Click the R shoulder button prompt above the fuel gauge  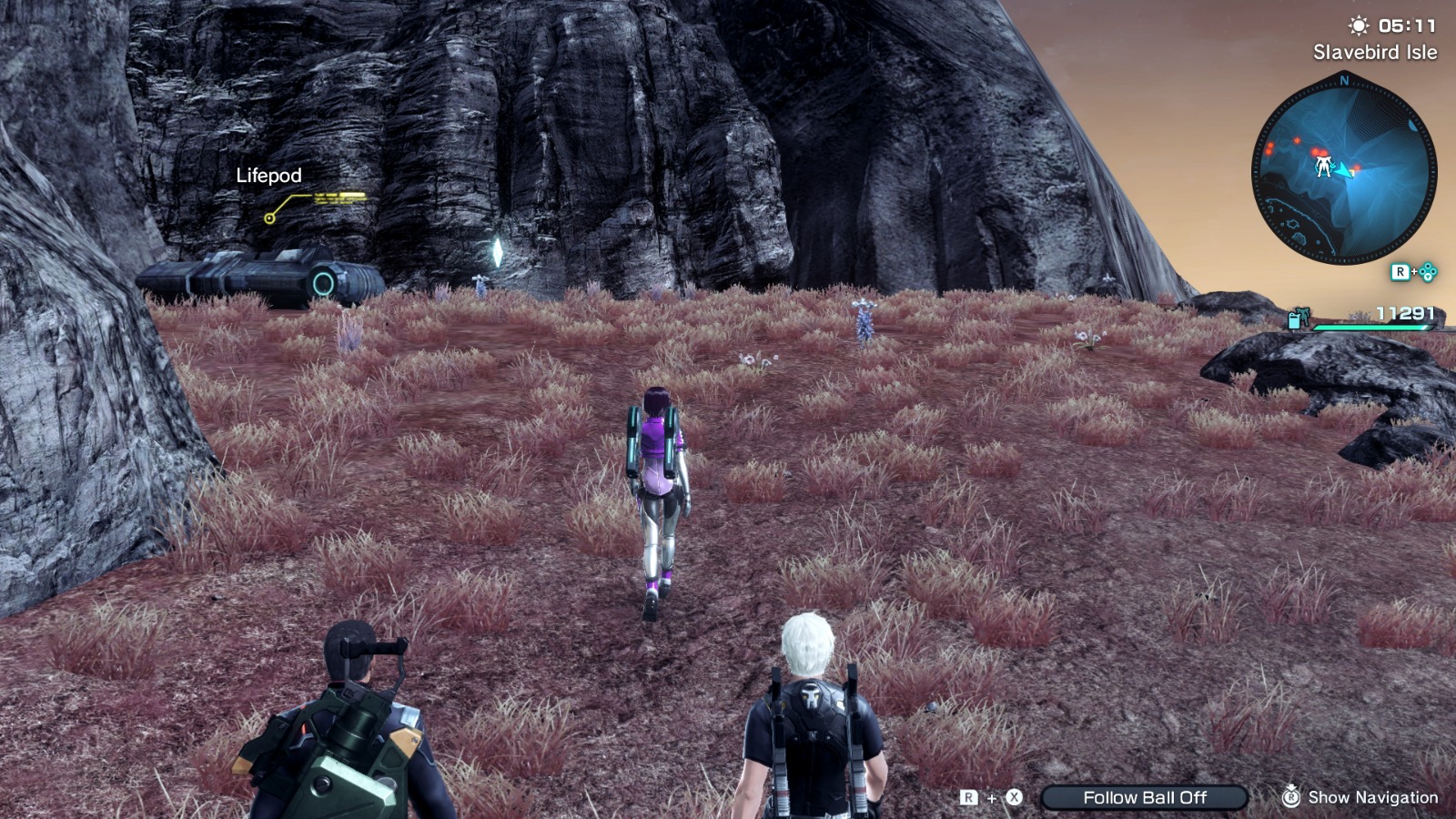coord(1400,273)
